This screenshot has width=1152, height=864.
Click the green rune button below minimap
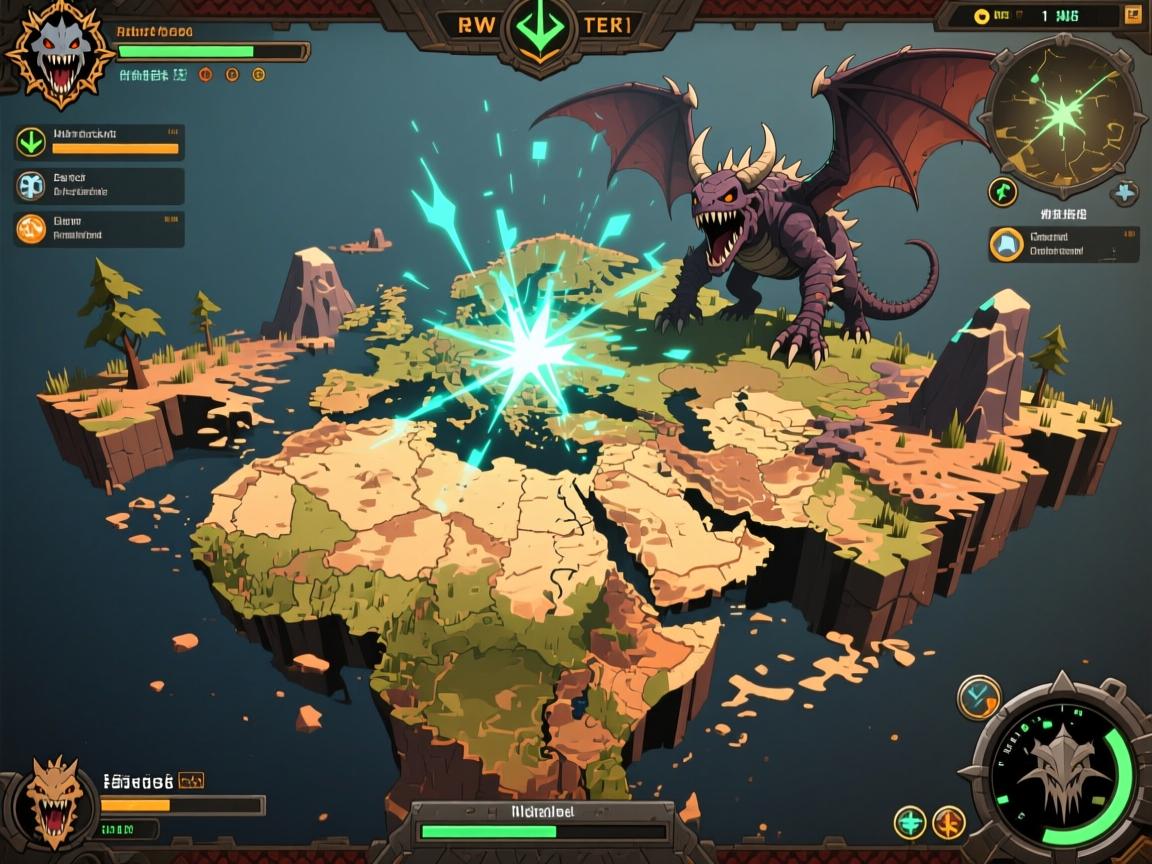coord(1003,191)
